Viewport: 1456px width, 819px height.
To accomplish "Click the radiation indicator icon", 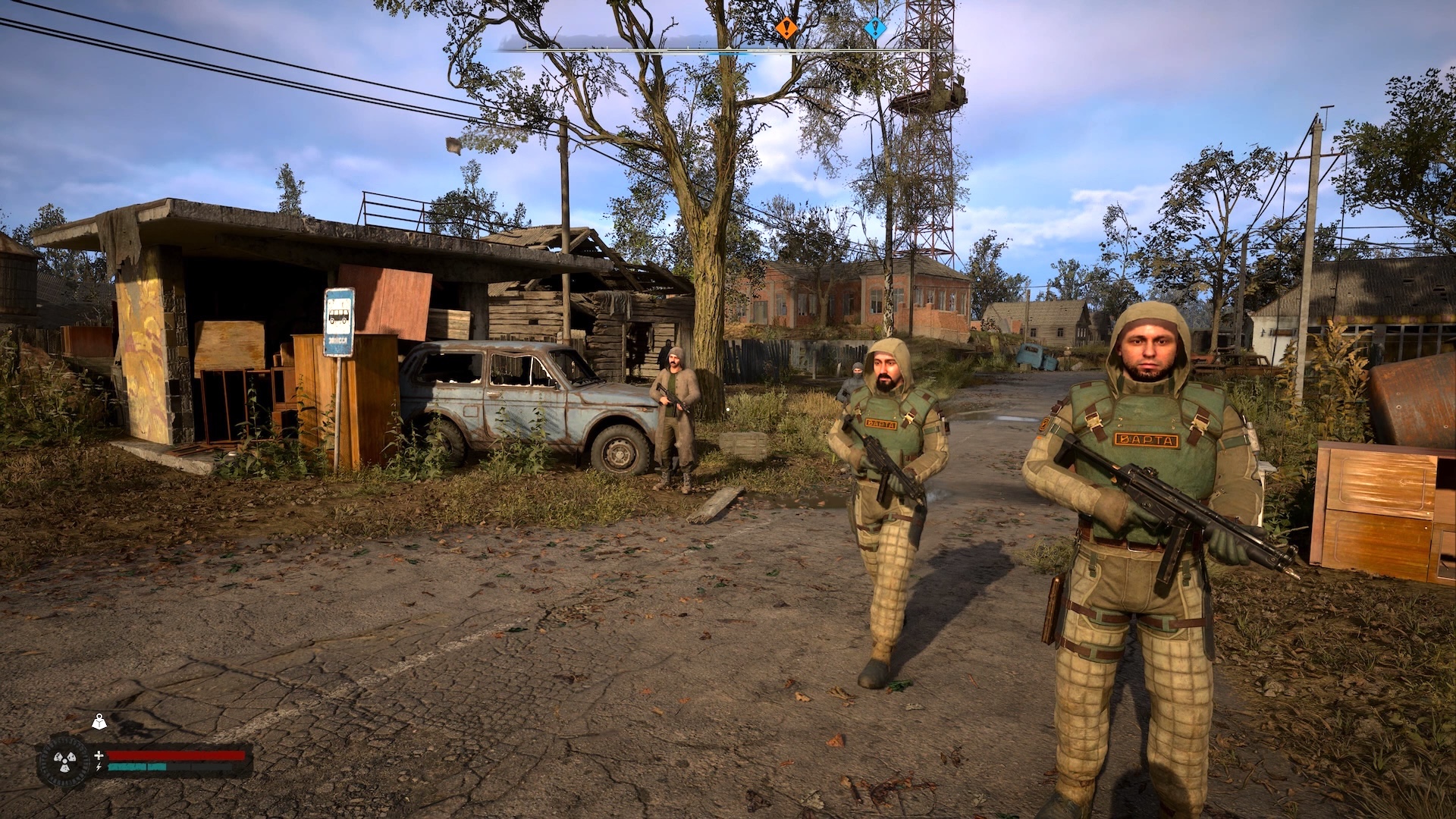I will [x=62, y=761].
